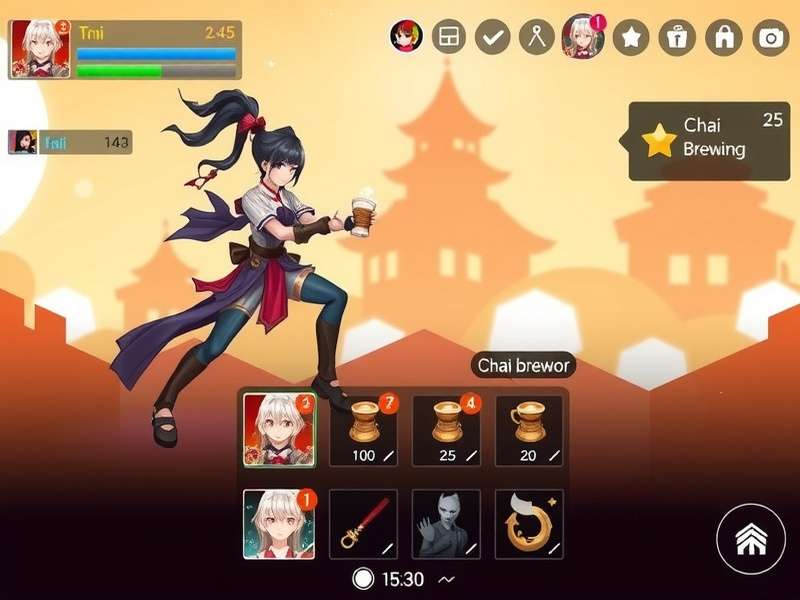
Task: Open the small red-haired avatar in top bar
Action: tap(406, 36)
